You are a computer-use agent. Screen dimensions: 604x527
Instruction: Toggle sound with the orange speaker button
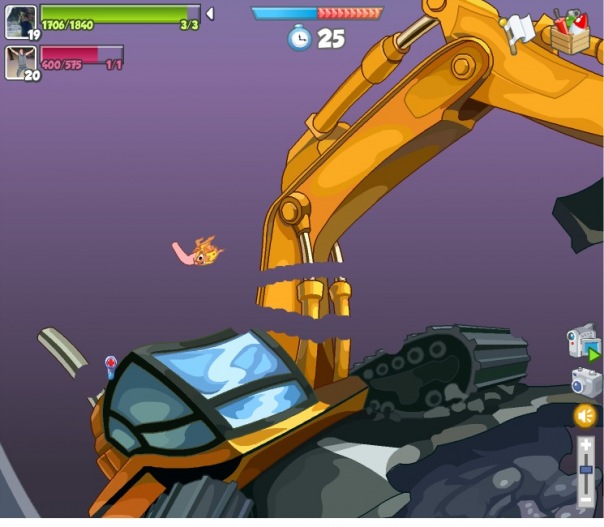tap(585, 415)
